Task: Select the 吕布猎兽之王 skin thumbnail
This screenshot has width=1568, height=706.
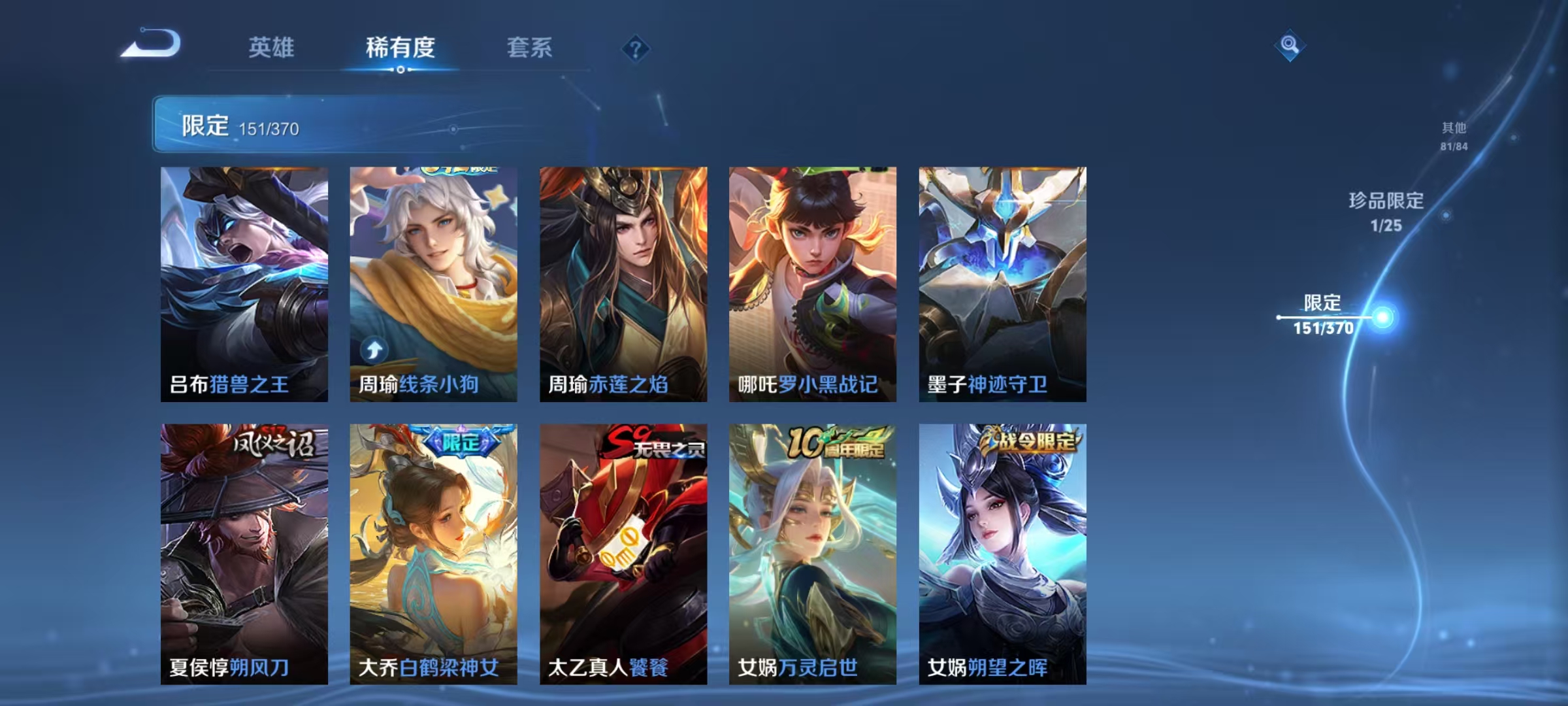Action: click(x=244, y=275)
